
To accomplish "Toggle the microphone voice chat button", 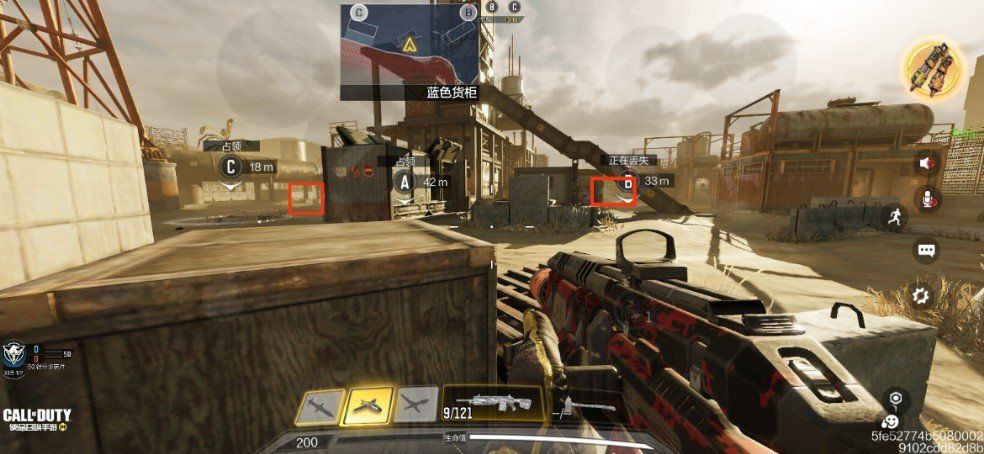I will click(927, 199).
